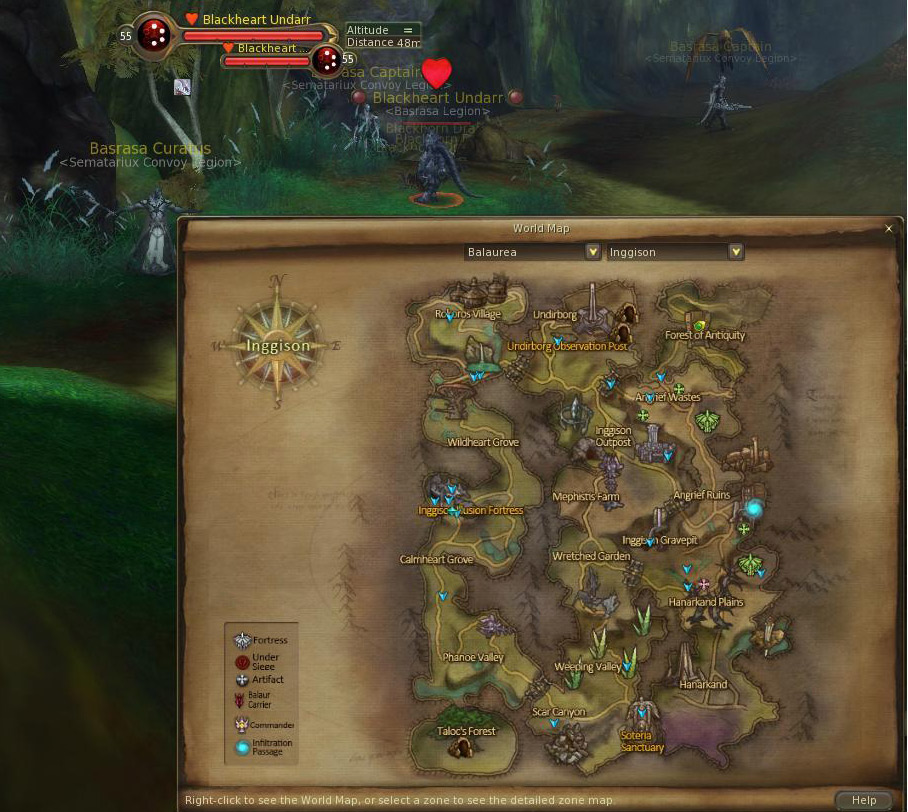Choose Calmheart Grove on the map
908x812 pixels.
(436, 559)
